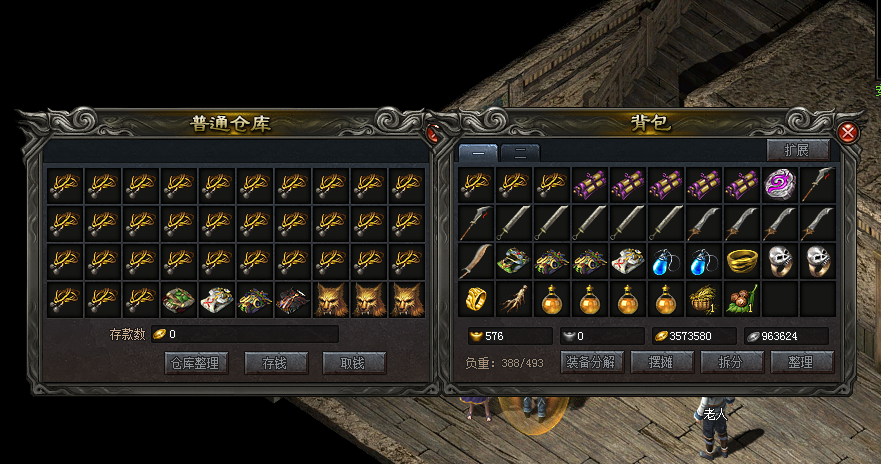Click the 仓库整理 warehouse sort button
Viewport: 881px width, 464px height.
coord(196,363)
